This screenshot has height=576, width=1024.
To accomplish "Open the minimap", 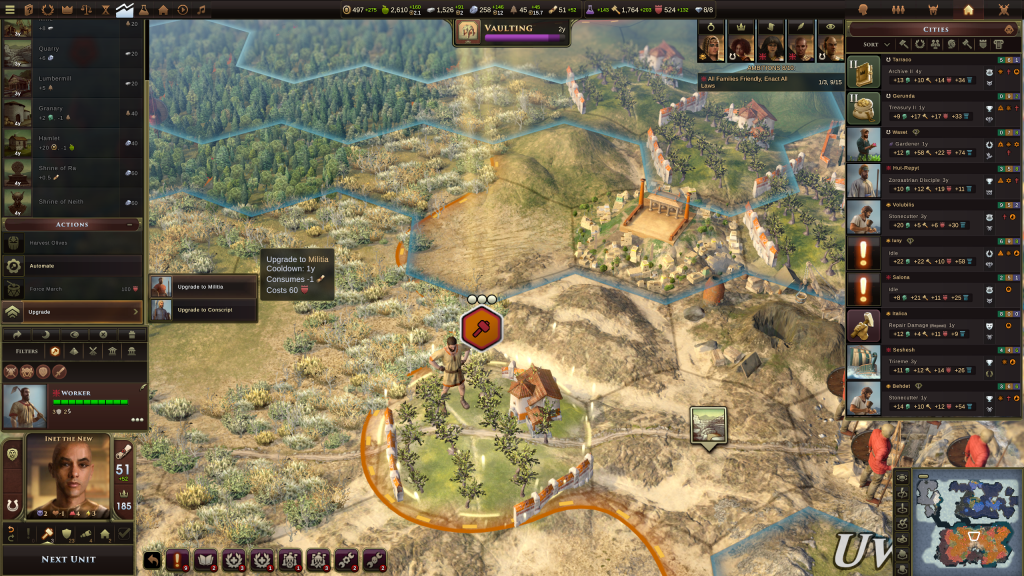I will pos(966,521).
